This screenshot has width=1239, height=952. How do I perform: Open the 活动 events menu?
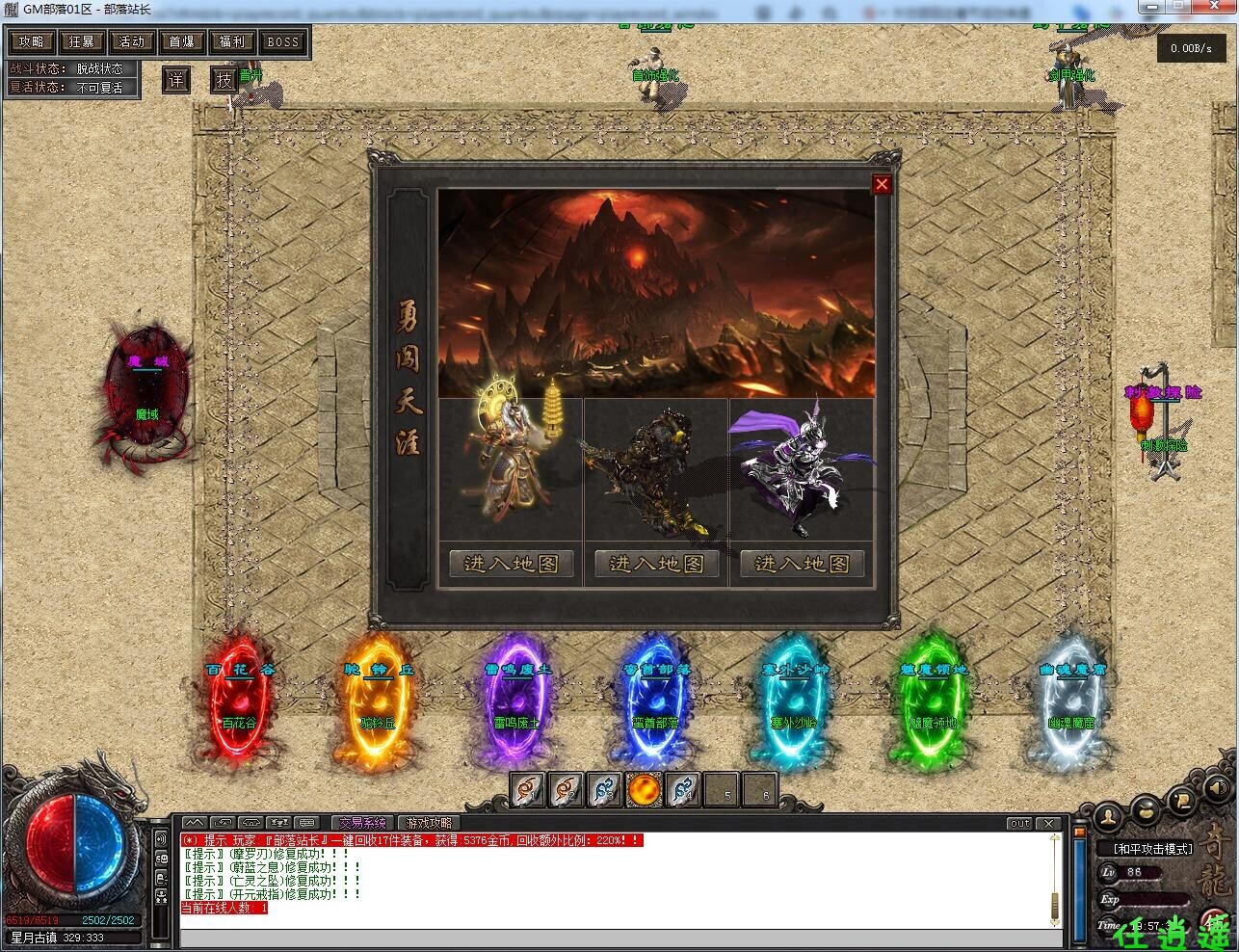point(132,41)
